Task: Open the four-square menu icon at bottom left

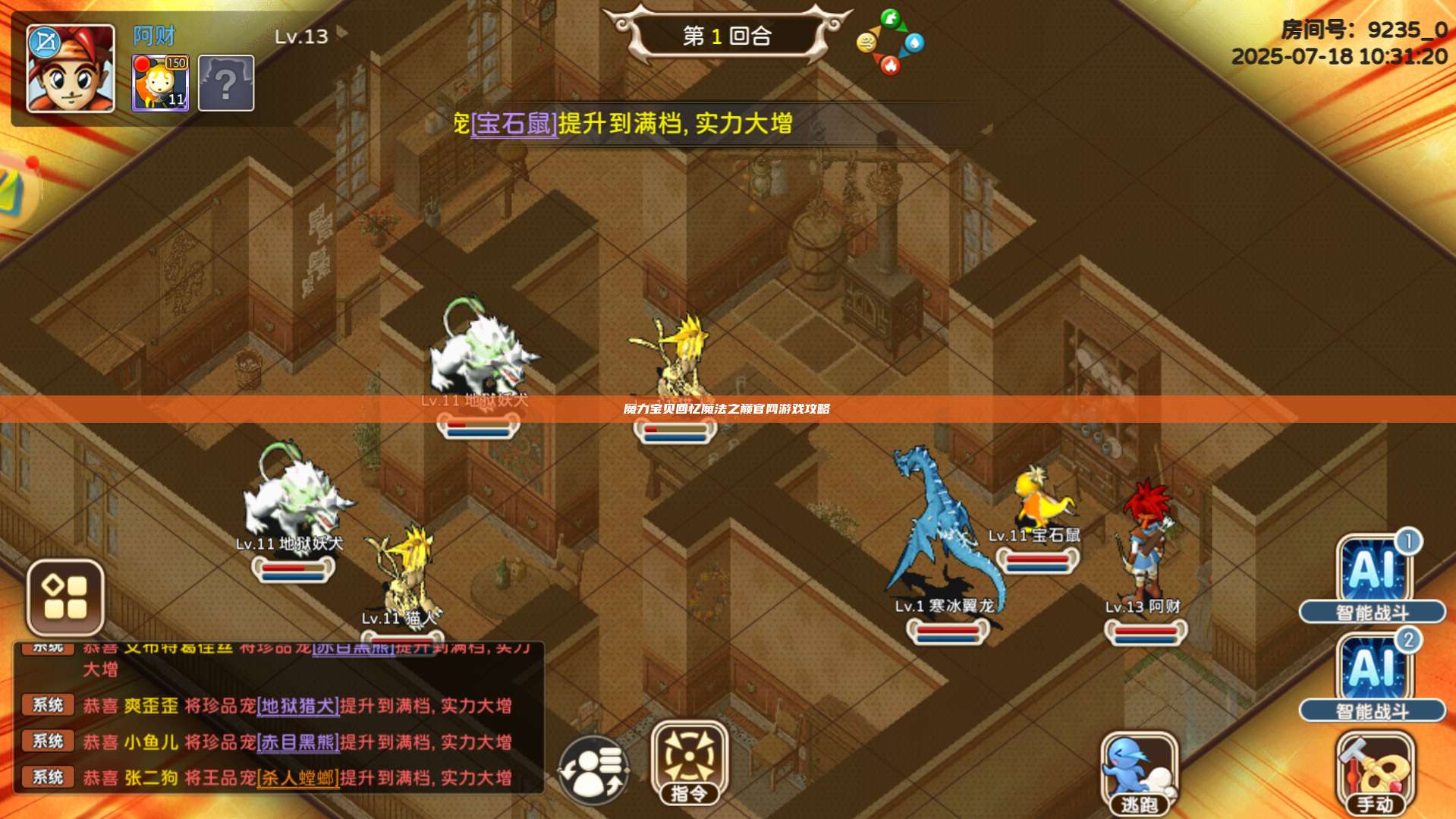Action: (x=66, y=598)
